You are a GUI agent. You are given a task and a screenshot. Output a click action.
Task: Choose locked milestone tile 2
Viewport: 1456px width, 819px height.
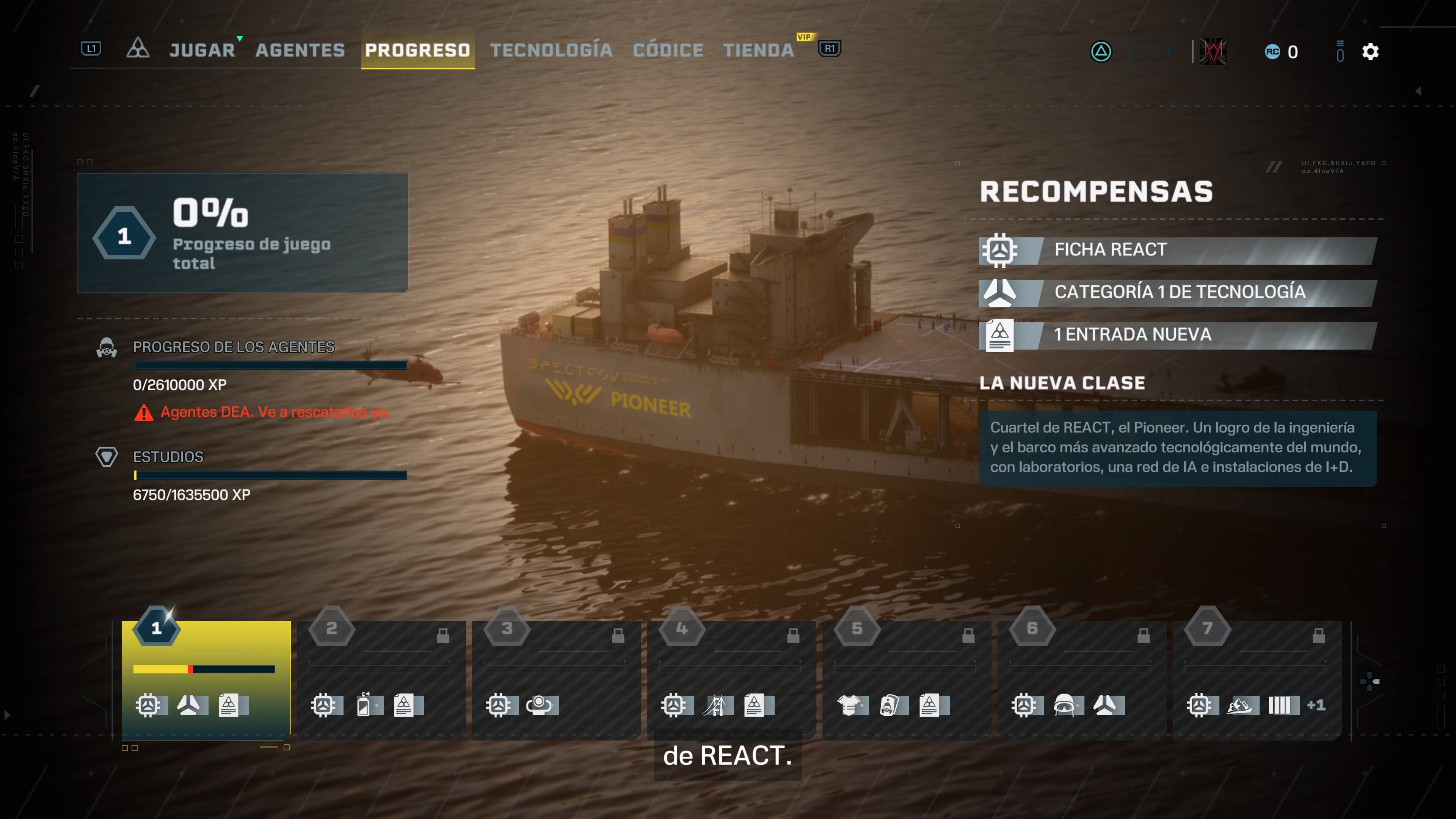[381, 678]
